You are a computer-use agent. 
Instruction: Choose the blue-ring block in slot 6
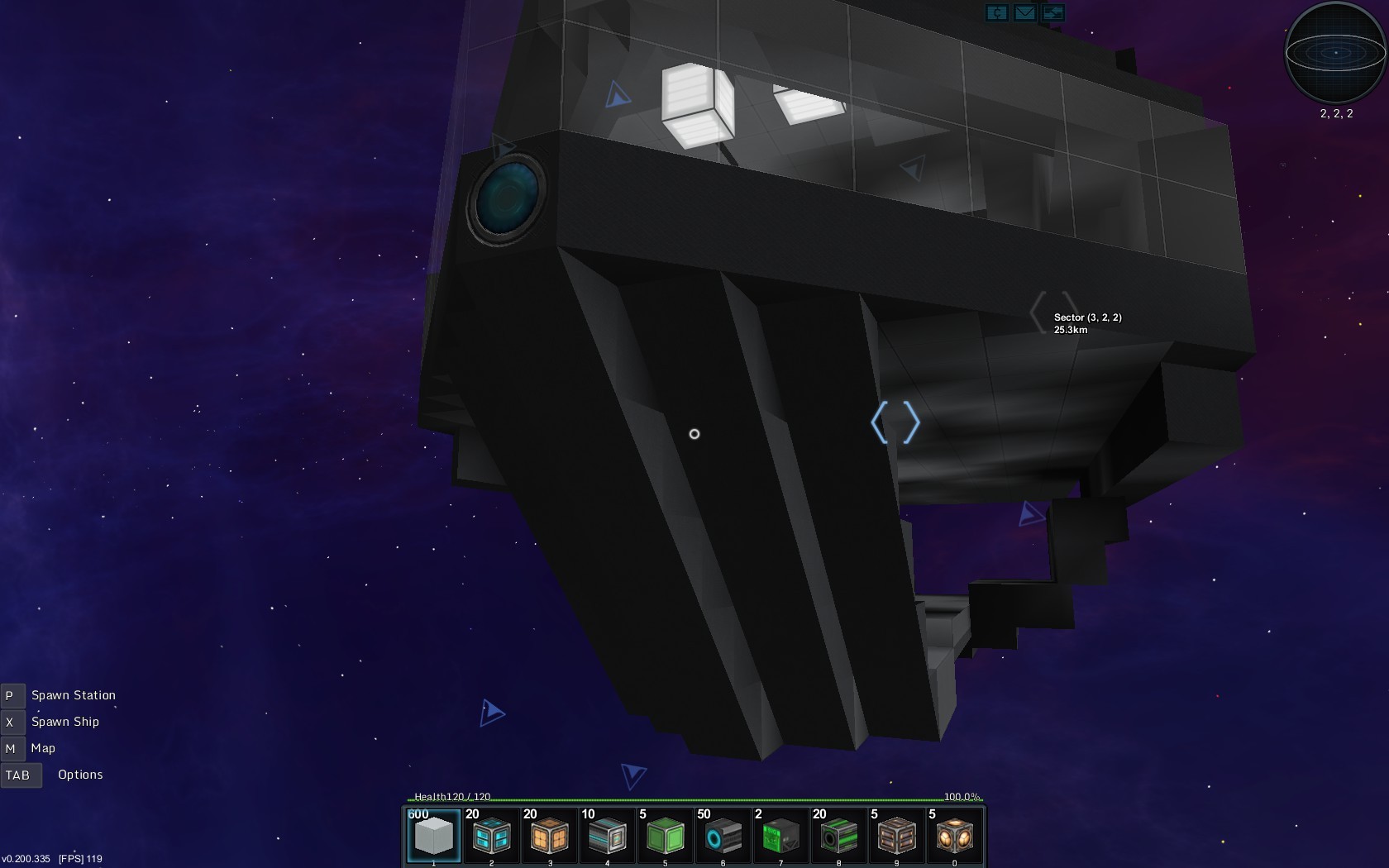pyautogui.click(x=723, y=836)
